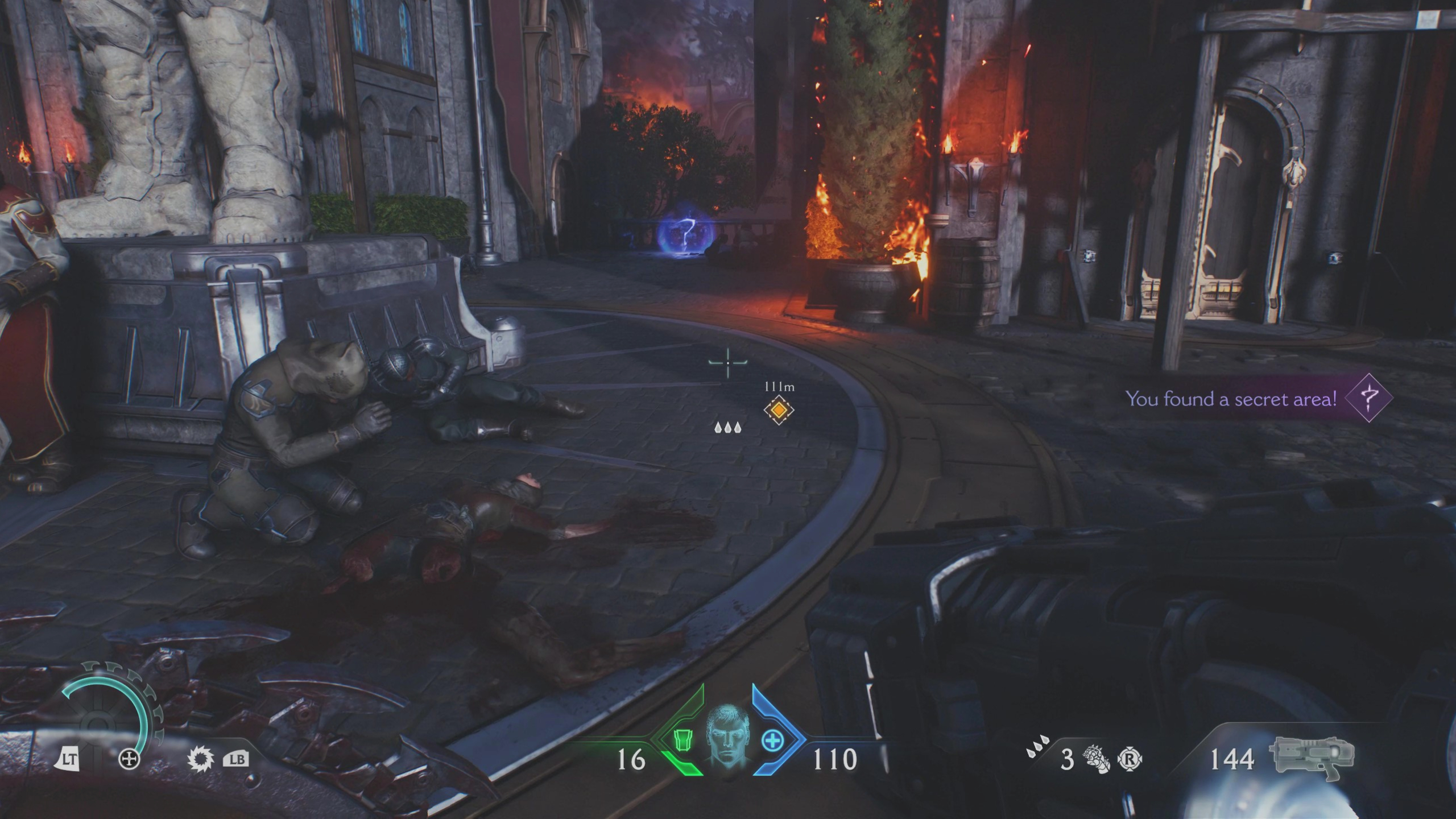Click the blue health cross icon

coord(772,741)
